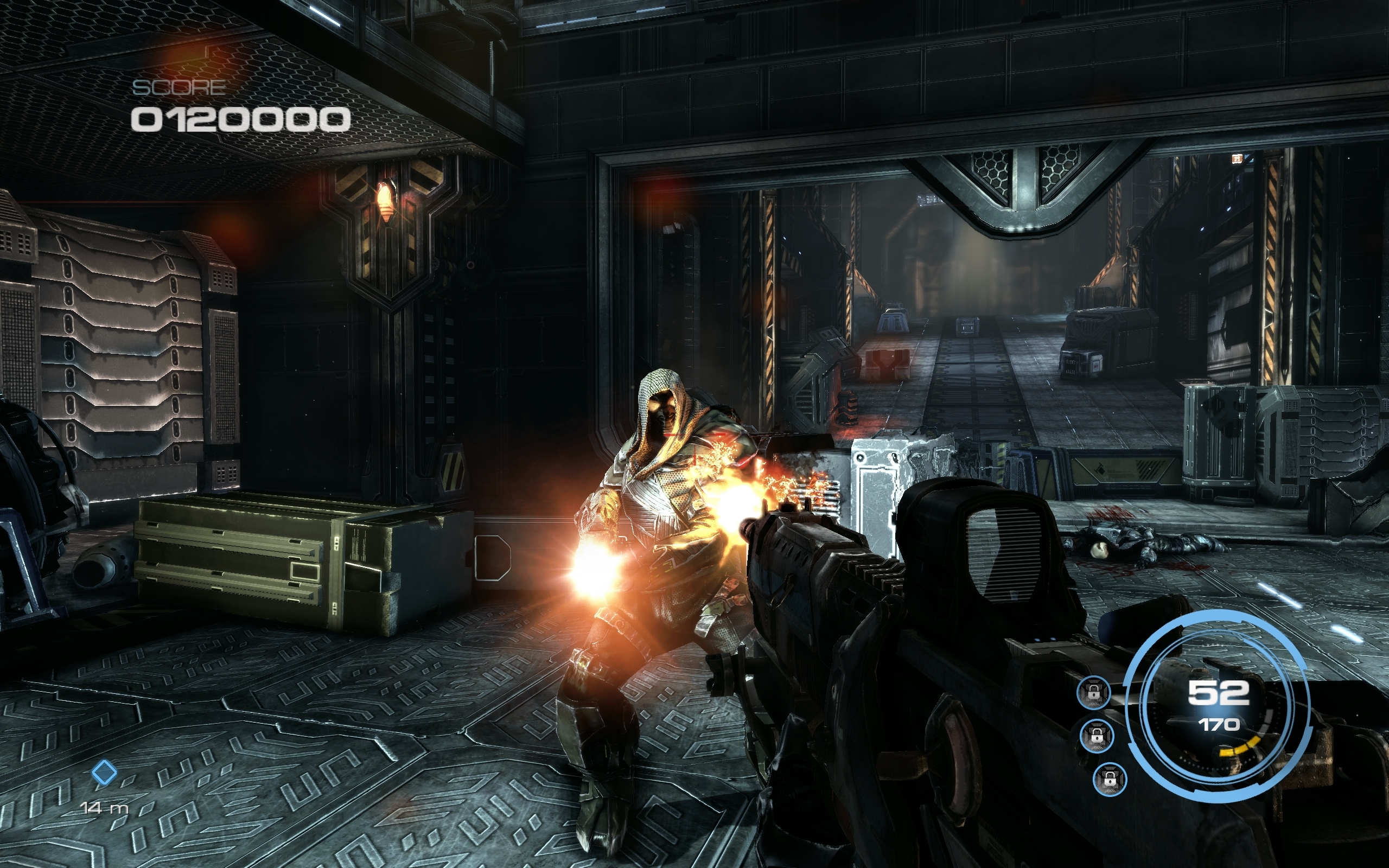Click the orange wall lamp near the pillar
Image resolution: width=1389 pixels, height=868 pixels.
[386, 201]
